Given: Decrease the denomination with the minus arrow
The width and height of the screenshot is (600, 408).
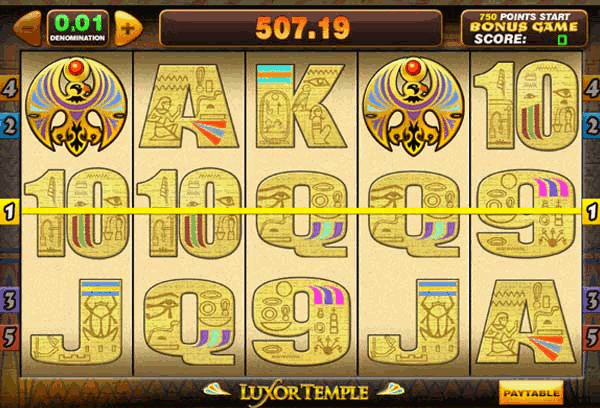Looking at the screenshot, I should pyautogui.click(x=28, y=27).
